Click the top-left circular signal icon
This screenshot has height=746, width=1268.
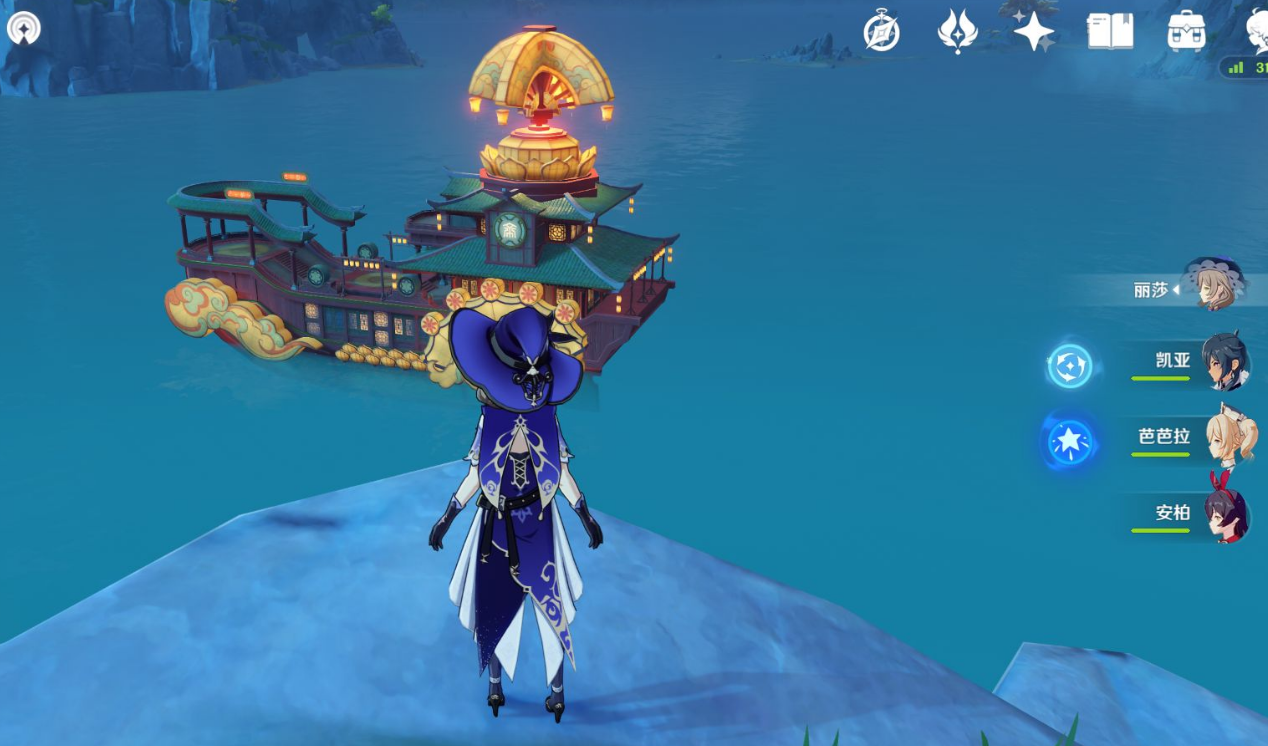tap(23, 28)
